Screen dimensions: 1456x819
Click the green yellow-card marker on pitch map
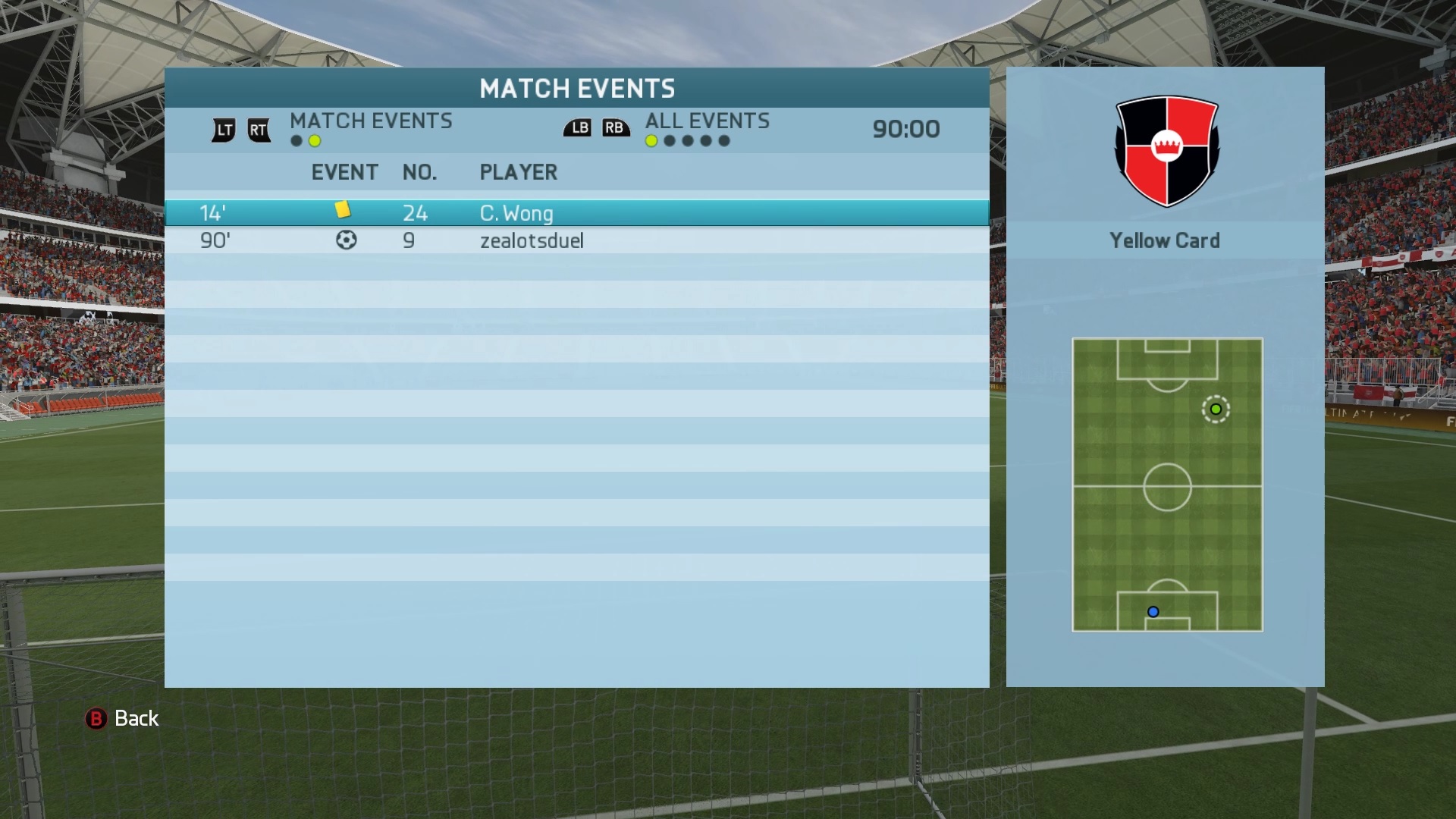1216,409
